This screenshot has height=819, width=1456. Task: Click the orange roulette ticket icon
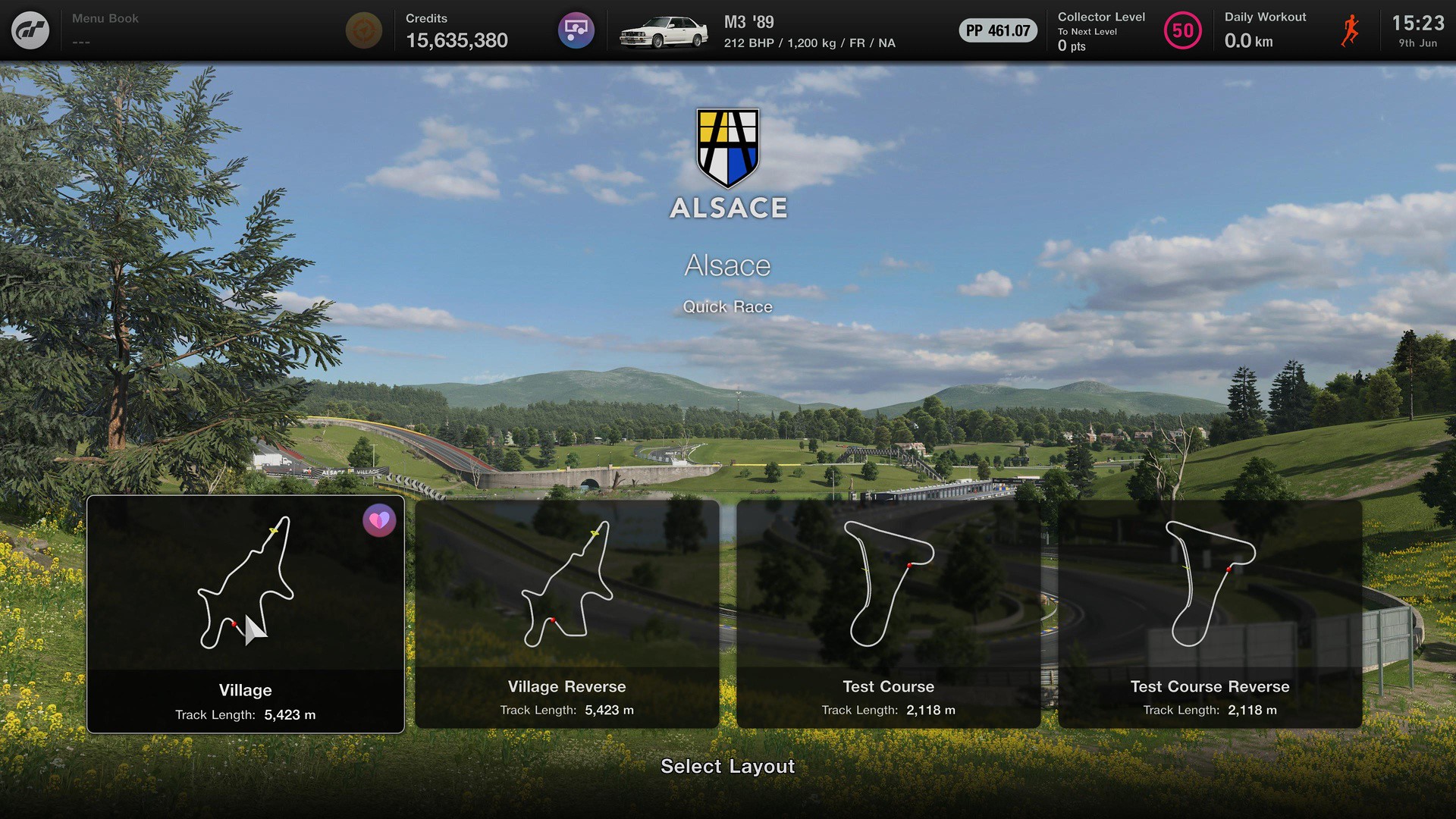(x=364, y=30)
